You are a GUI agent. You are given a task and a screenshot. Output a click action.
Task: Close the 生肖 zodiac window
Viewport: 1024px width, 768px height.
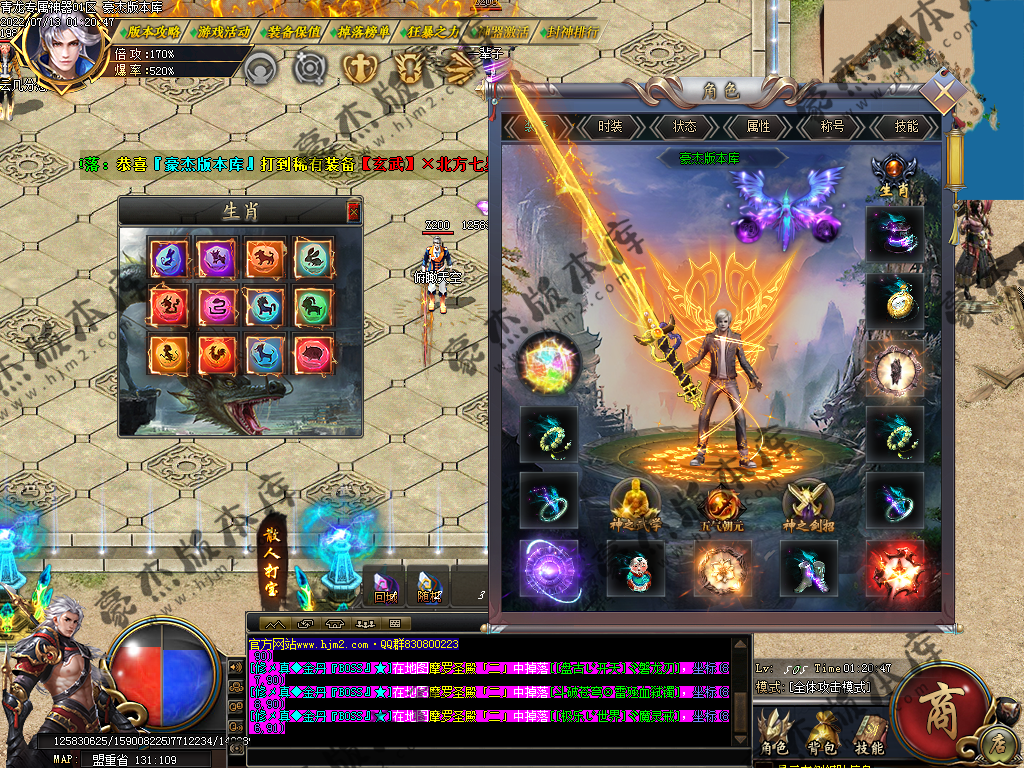click(353, 211)
